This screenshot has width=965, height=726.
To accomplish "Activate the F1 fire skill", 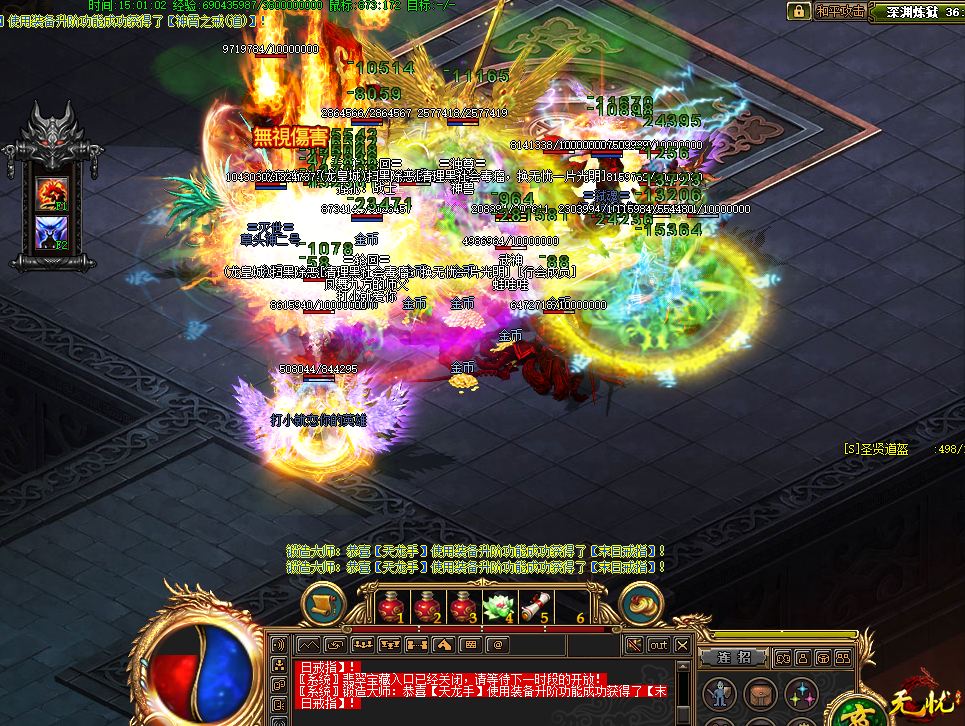I will tap(52, 193).
